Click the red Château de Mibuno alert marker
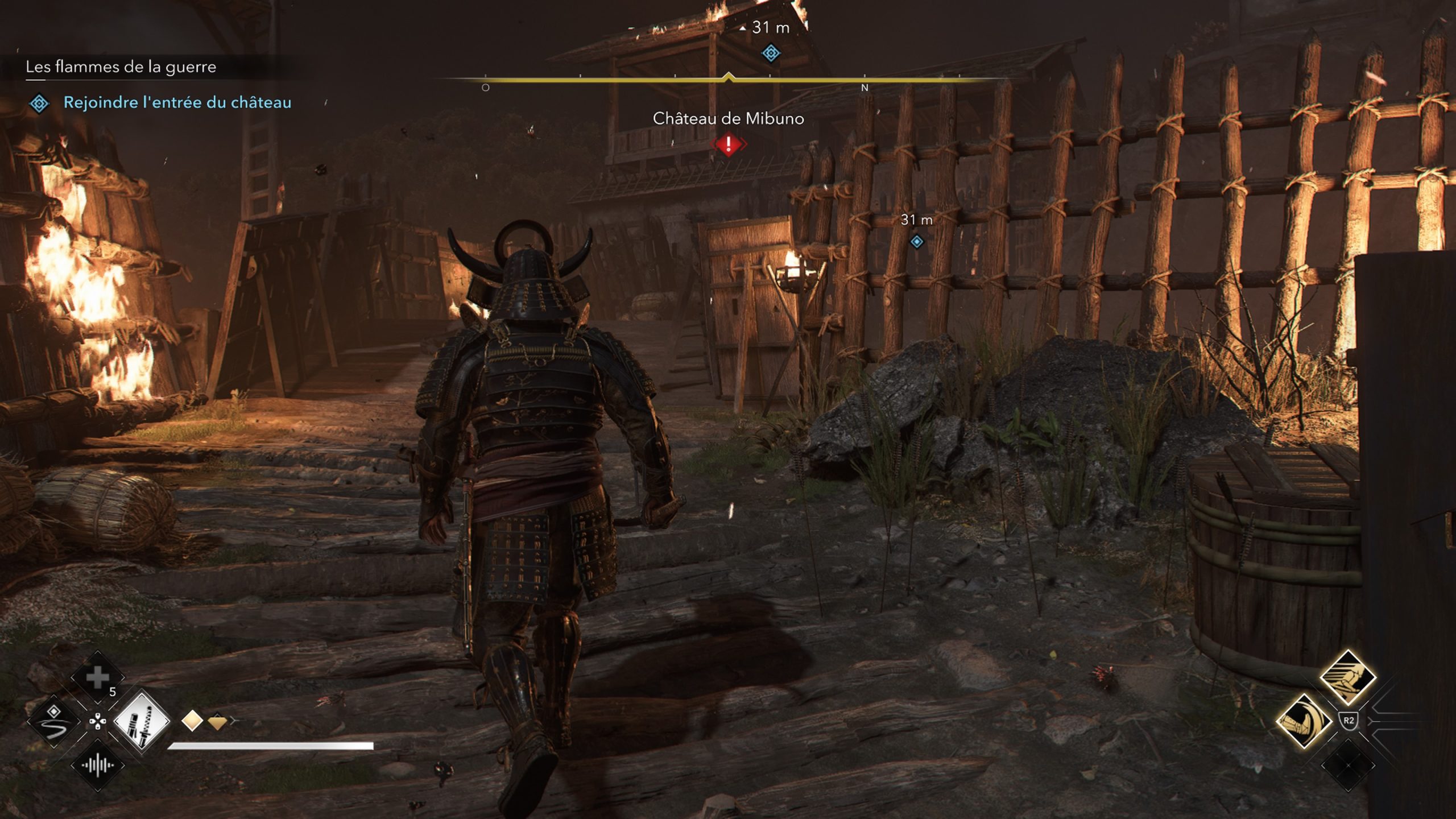1456x819 pixels. 728,144
